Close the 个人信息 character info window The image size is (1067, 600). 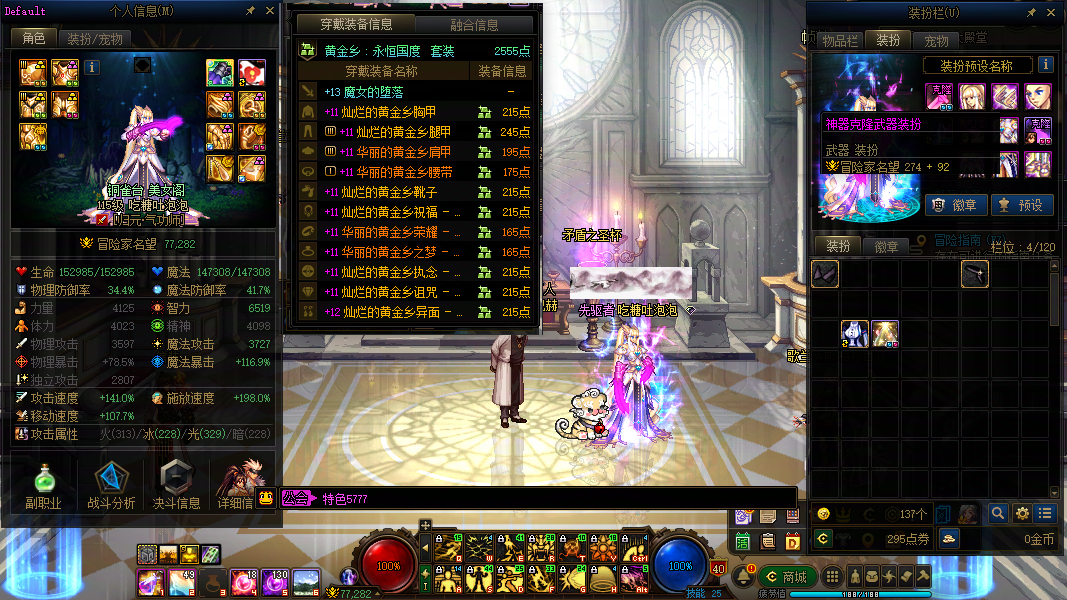coord(270,11)
